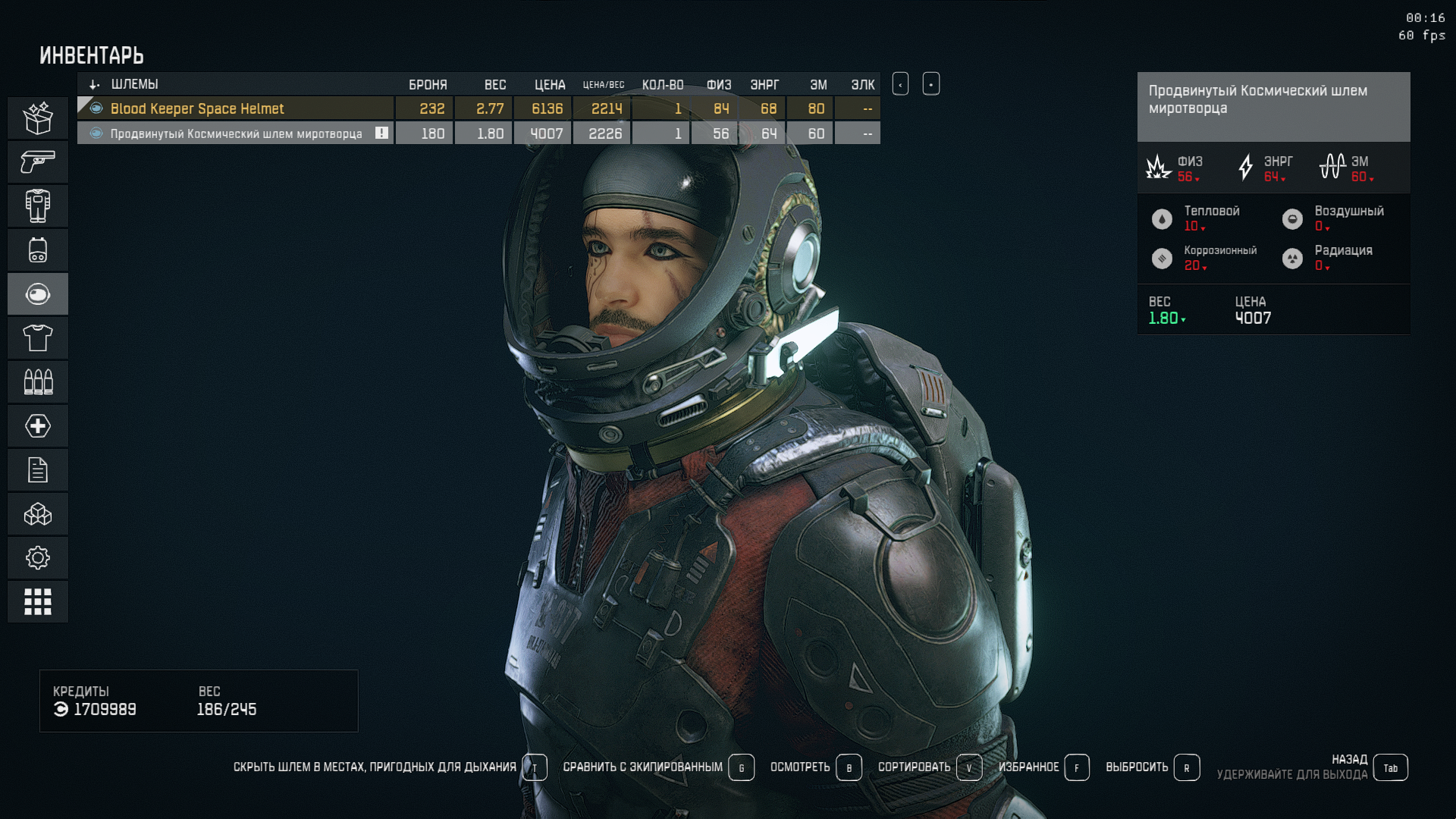Show all items via grid icon
The width and height of the screenshot is (1456, 819).
pos(38,602)
